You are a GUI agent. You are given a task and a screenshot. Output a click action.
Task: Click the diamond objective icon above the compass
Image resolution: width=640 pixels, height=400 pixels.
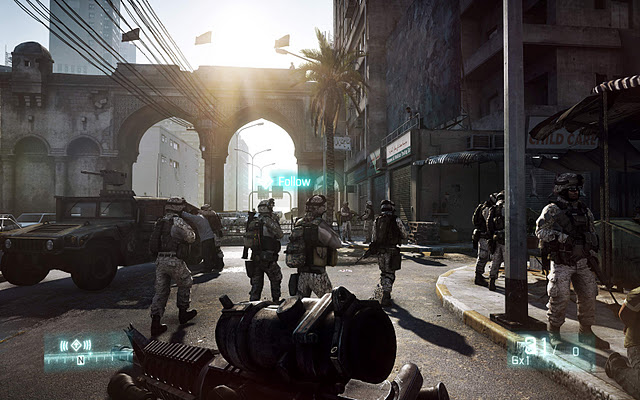(x=77, y=346)
